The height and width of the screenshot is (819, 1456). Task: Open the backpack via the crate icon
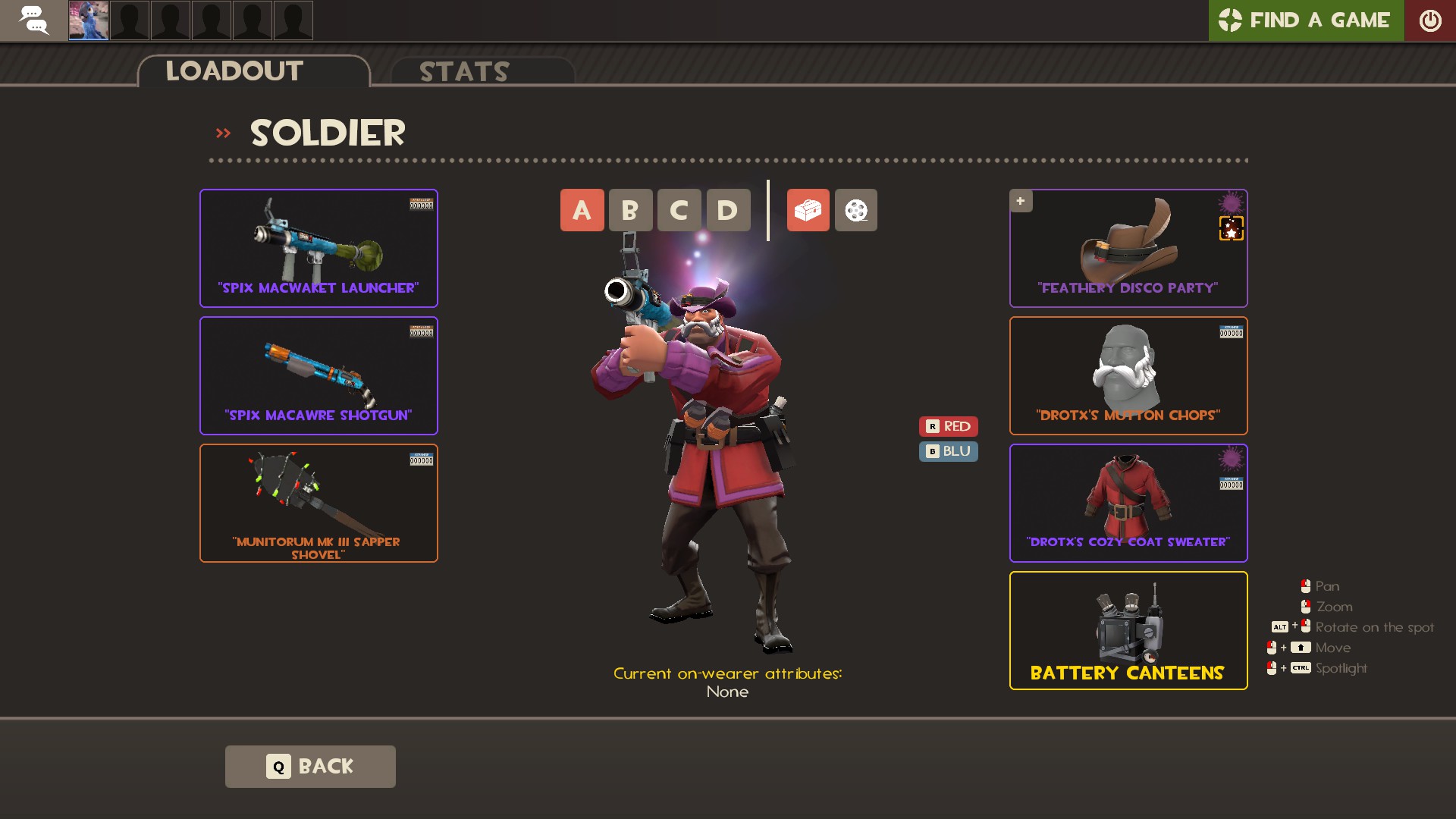808,210
